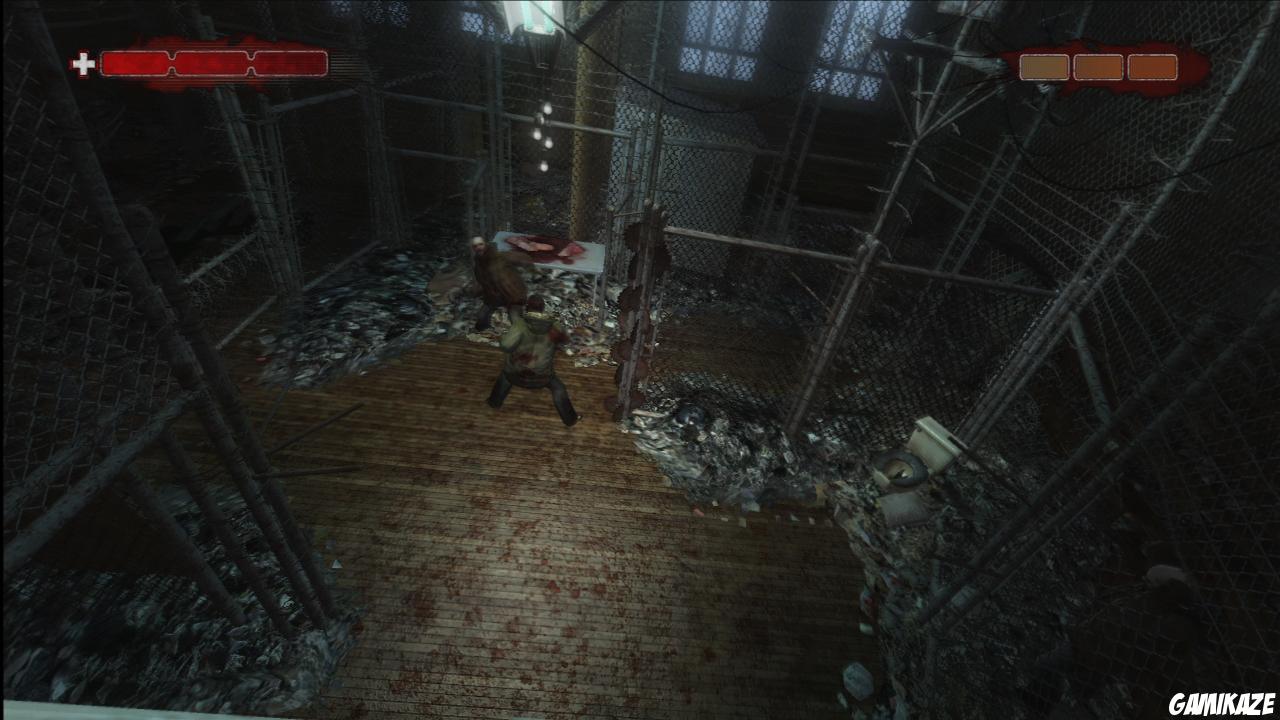Screen dimensions: 1280x720
Task: Toggle the first health bar segment
Action: 135,63
